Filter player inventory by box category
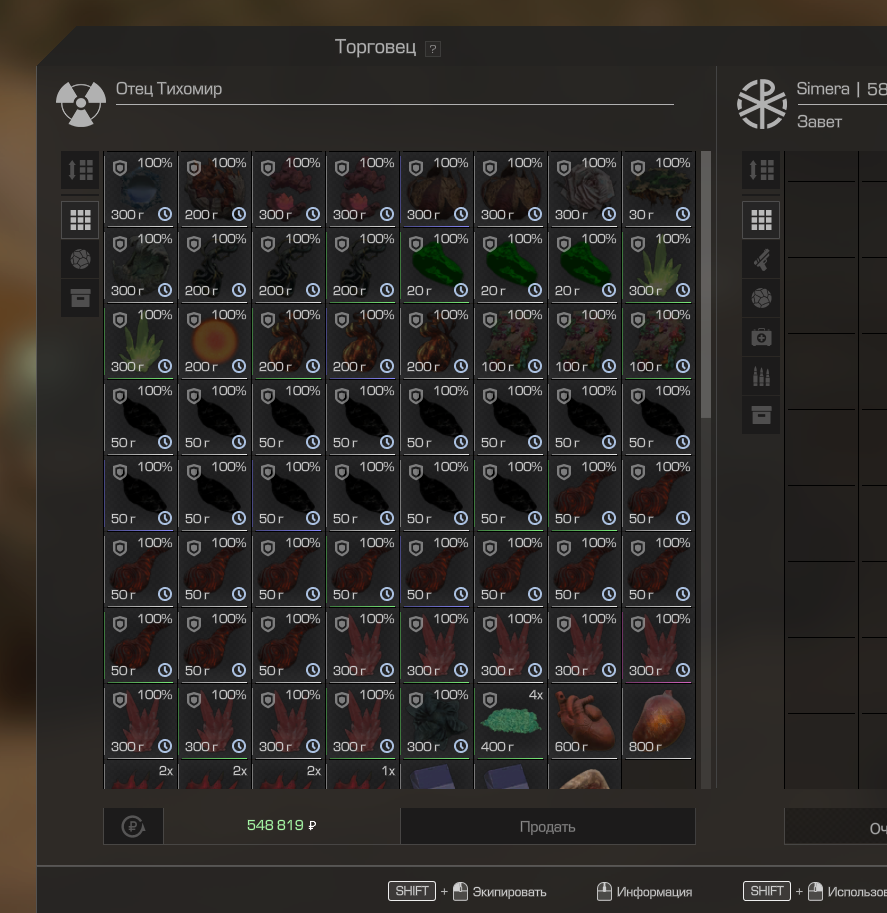 click(761, 415)
